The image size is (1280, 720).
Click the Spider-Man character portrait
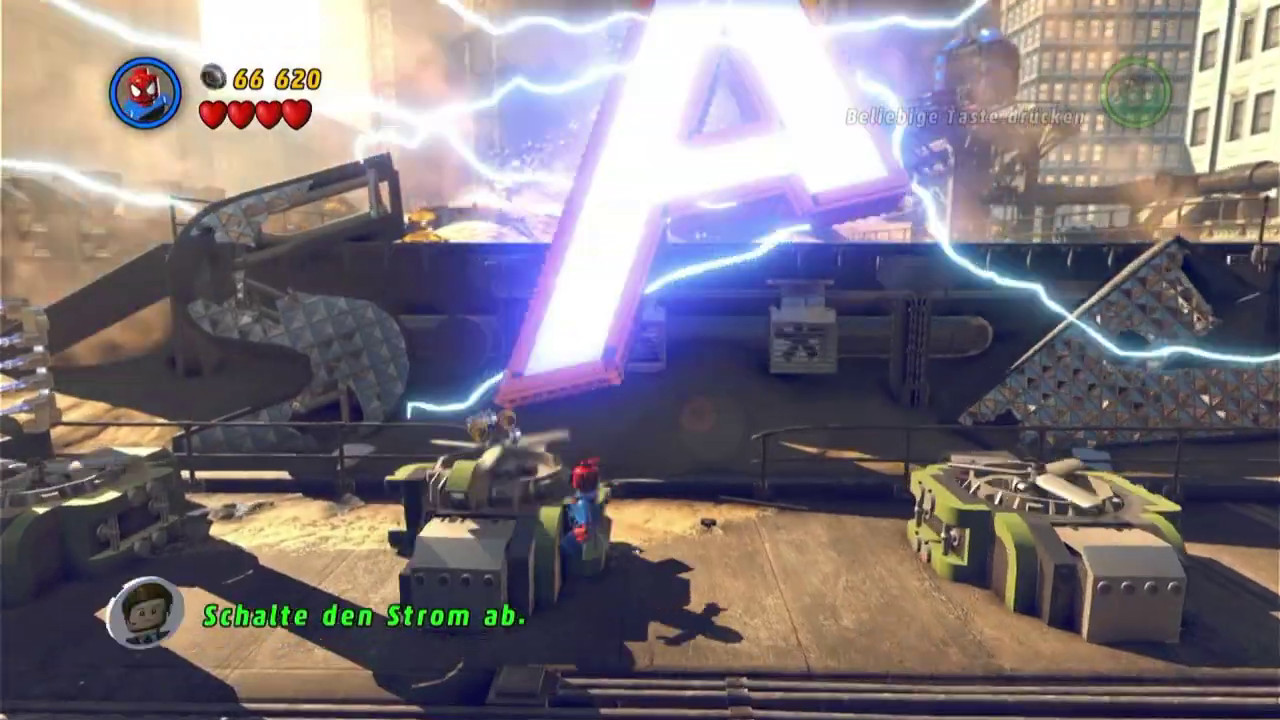tap(145, 93)
